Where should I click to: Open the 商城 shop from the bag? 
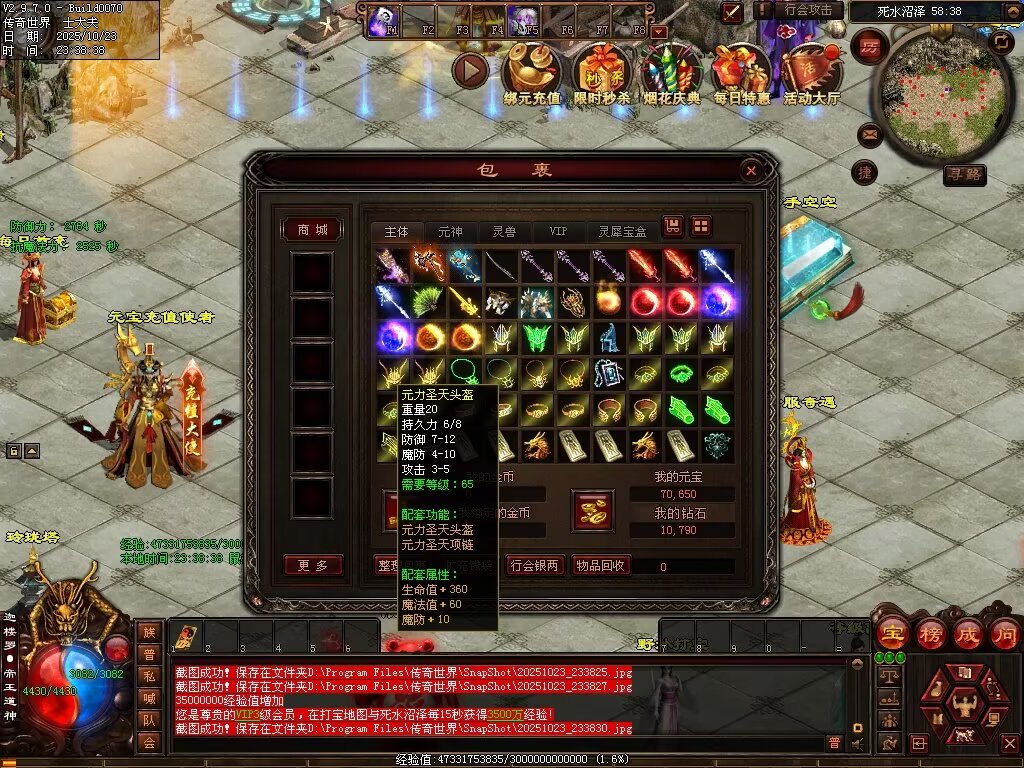coord(312,230)
